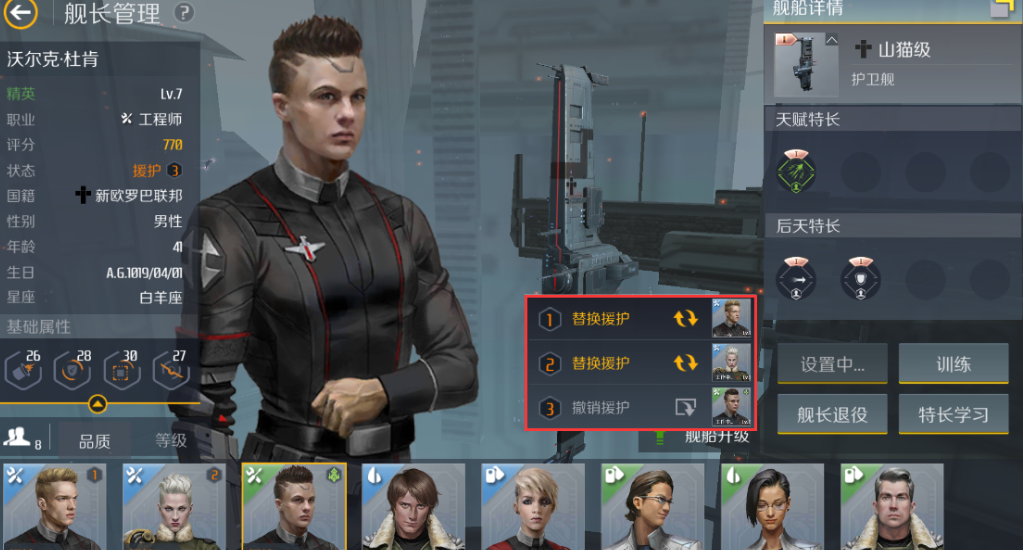Open the 山猫级 ship thumbnail
The width and height of the screenshot is (1023, 550).
tap(807, 63)
